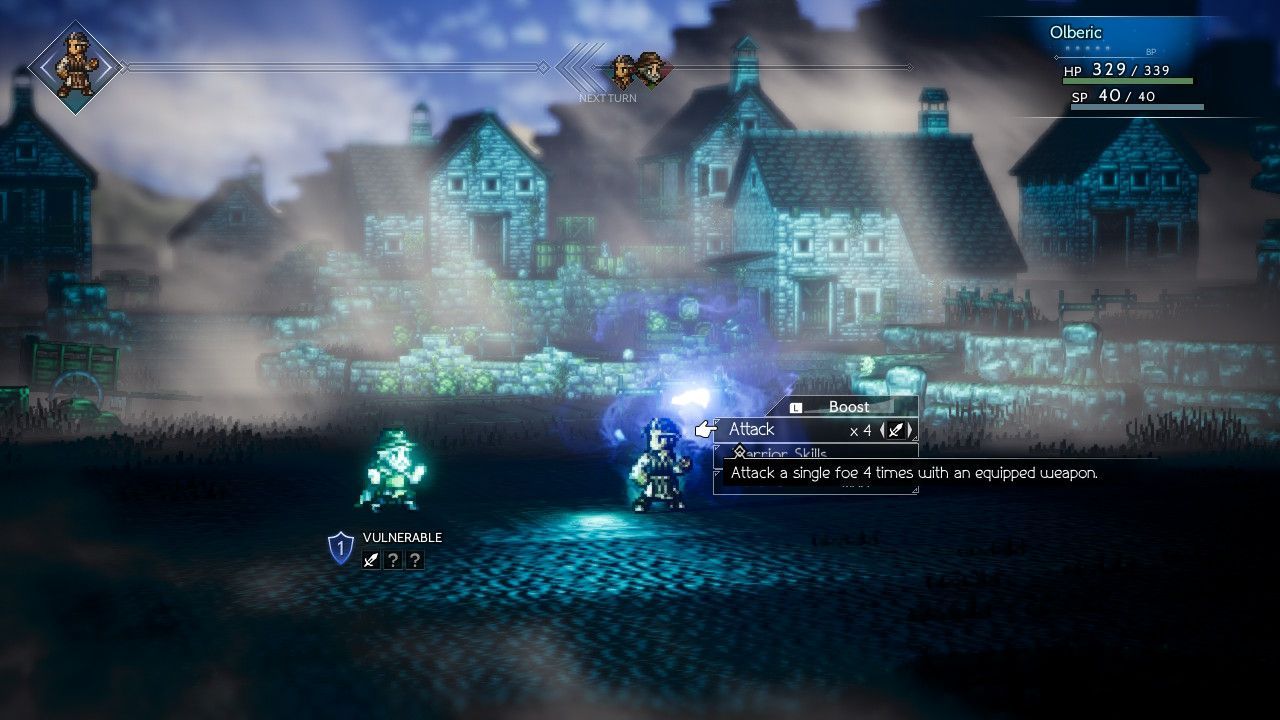Screen dimensions: 1280x720
Task: Select the sword weapon icon next to Attack
Action: pyautogui.click(x=895, y=430)
